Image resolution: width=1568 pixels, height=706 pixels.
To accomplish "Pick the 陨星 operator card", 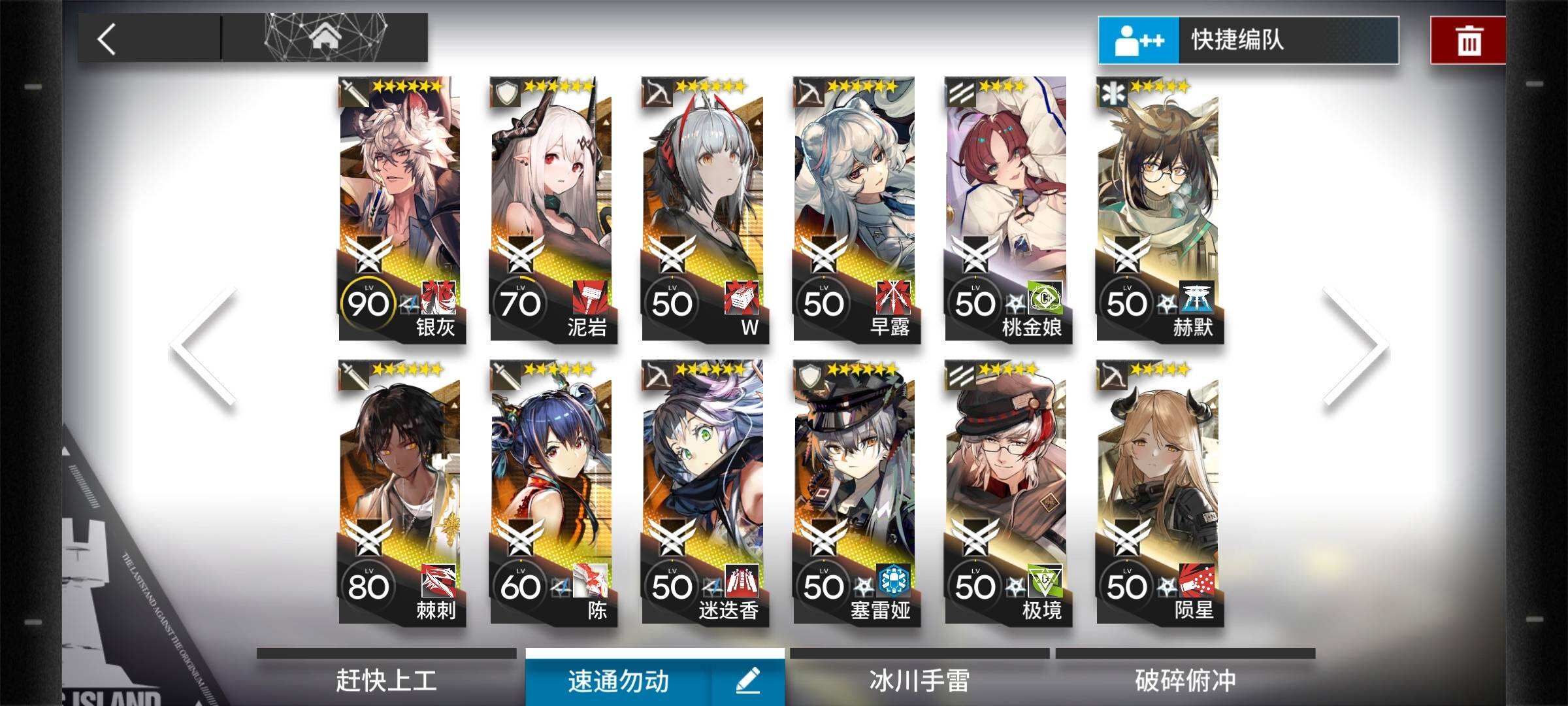I will (1158, 493).
